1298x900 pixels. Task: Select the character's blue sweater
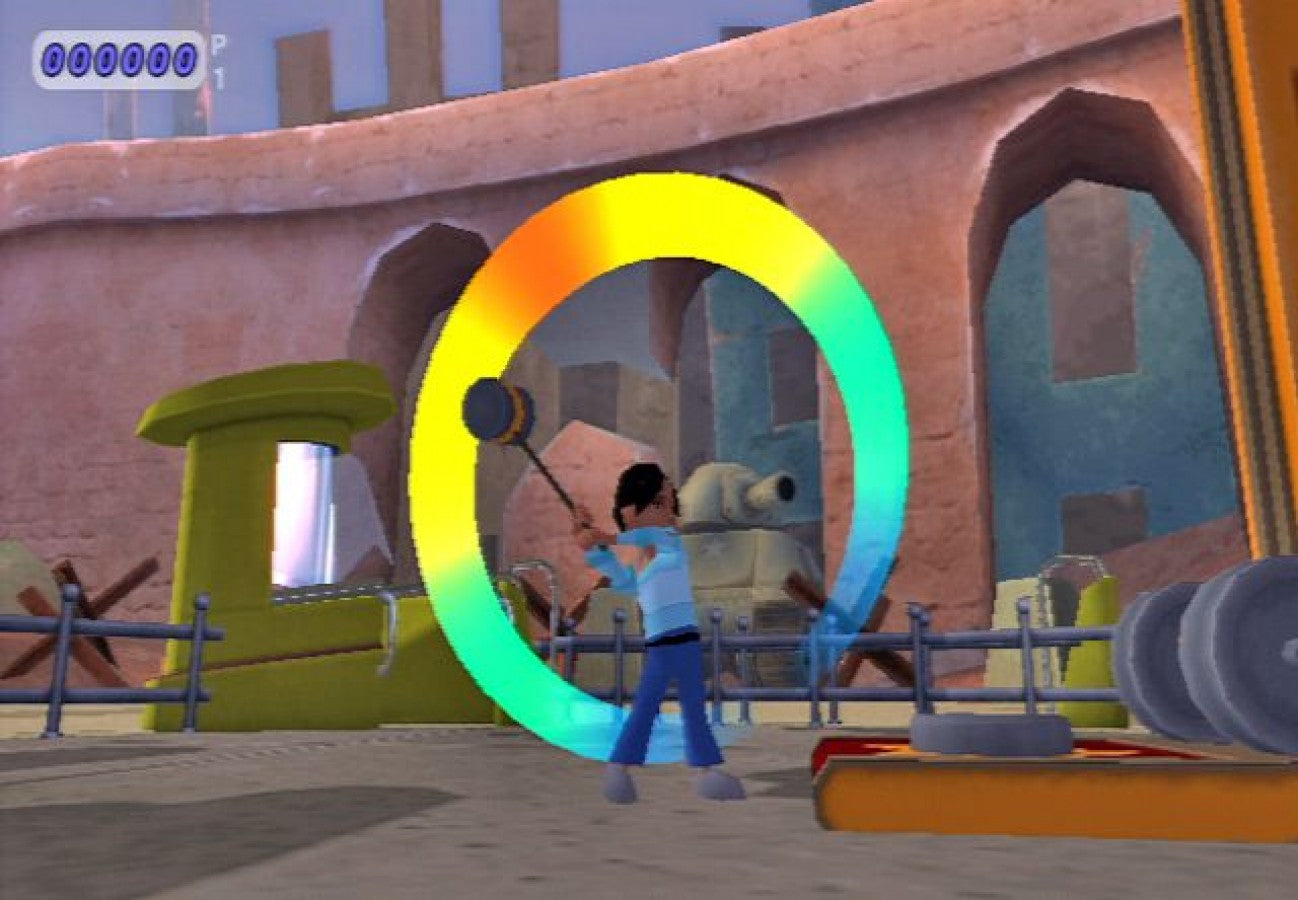click(660, 570)
